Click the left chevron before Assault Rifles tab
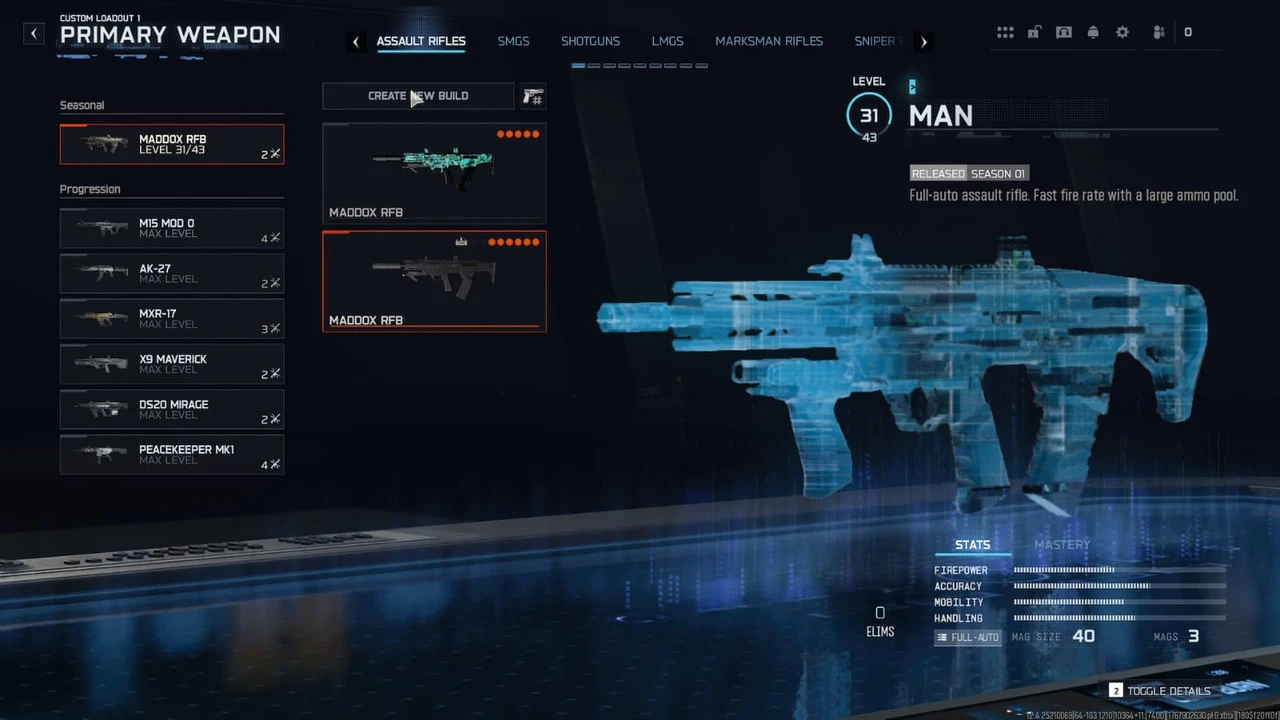The width and height of the screenshot is (1280, 720). (x=356, y=41)
